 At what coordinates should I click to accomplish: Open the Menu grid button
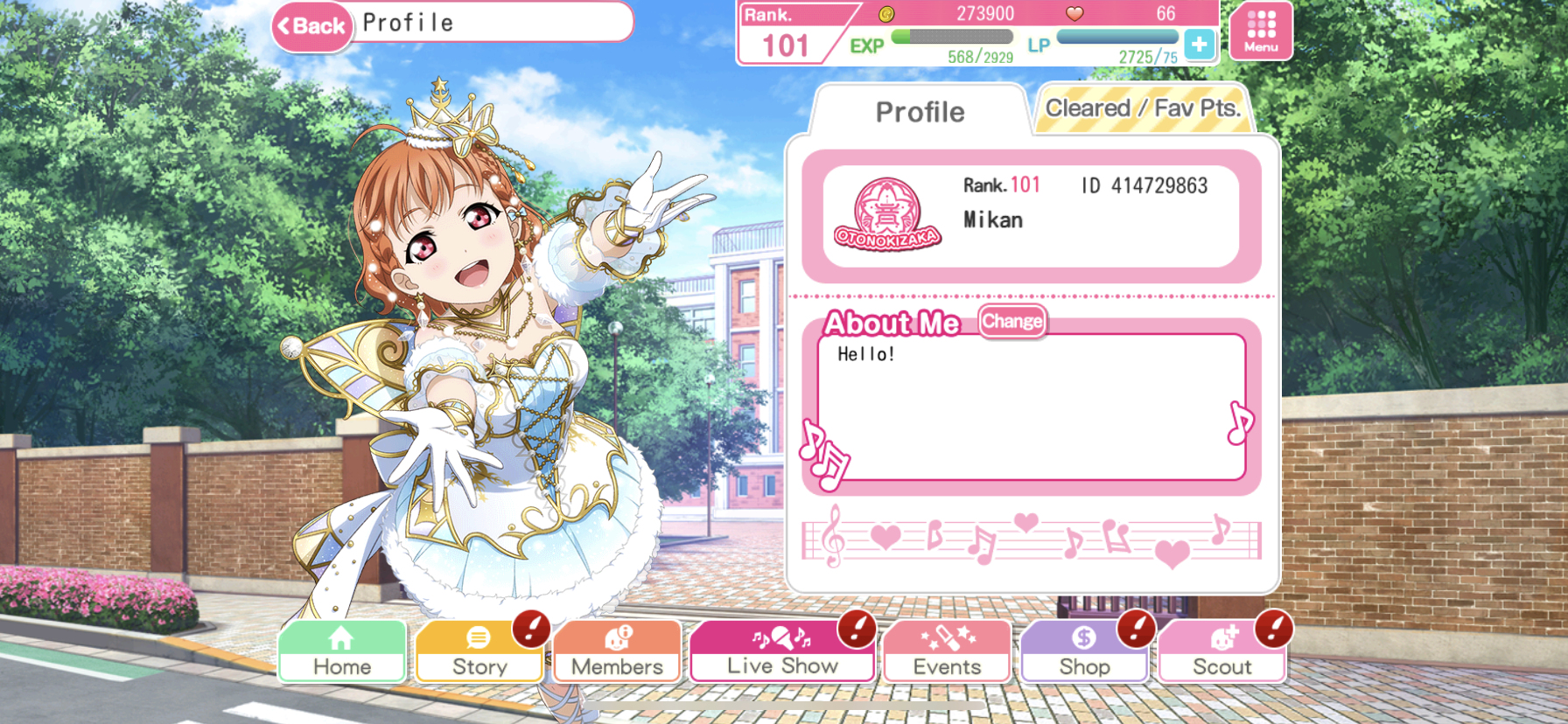[1260, 31]
